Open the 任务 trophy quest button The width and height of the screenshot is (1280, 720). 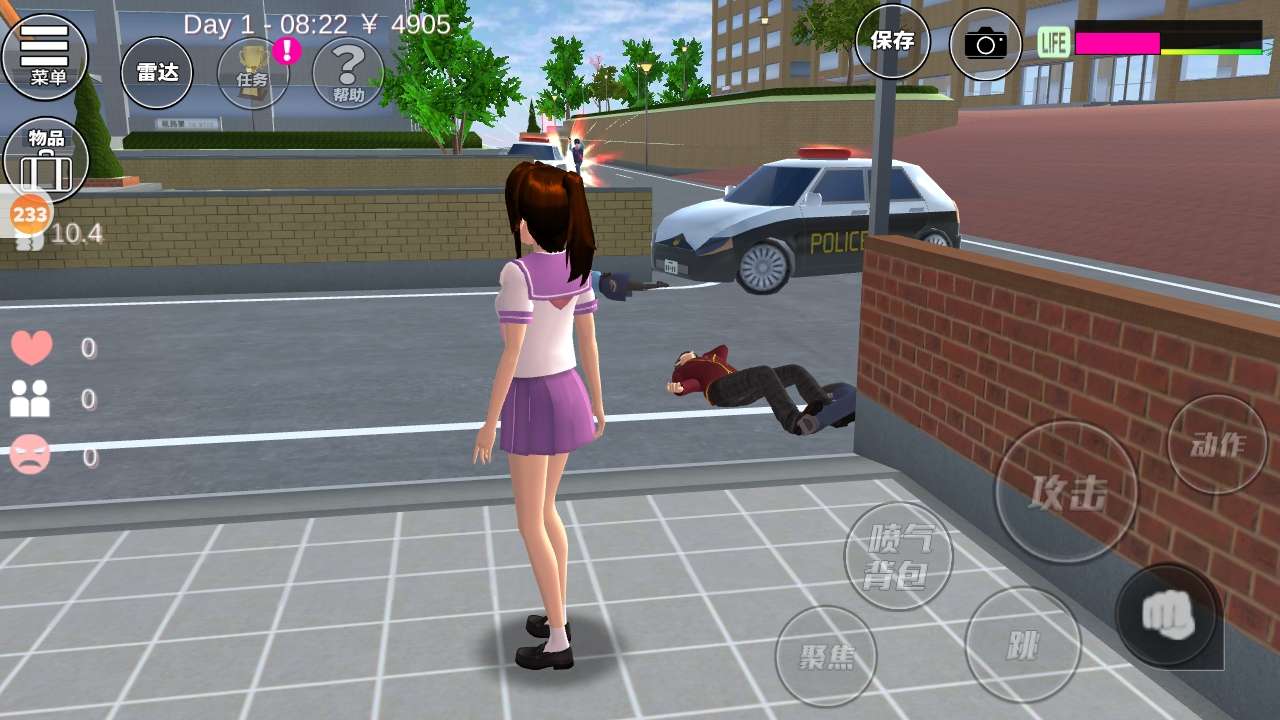(x=253, y=72)
